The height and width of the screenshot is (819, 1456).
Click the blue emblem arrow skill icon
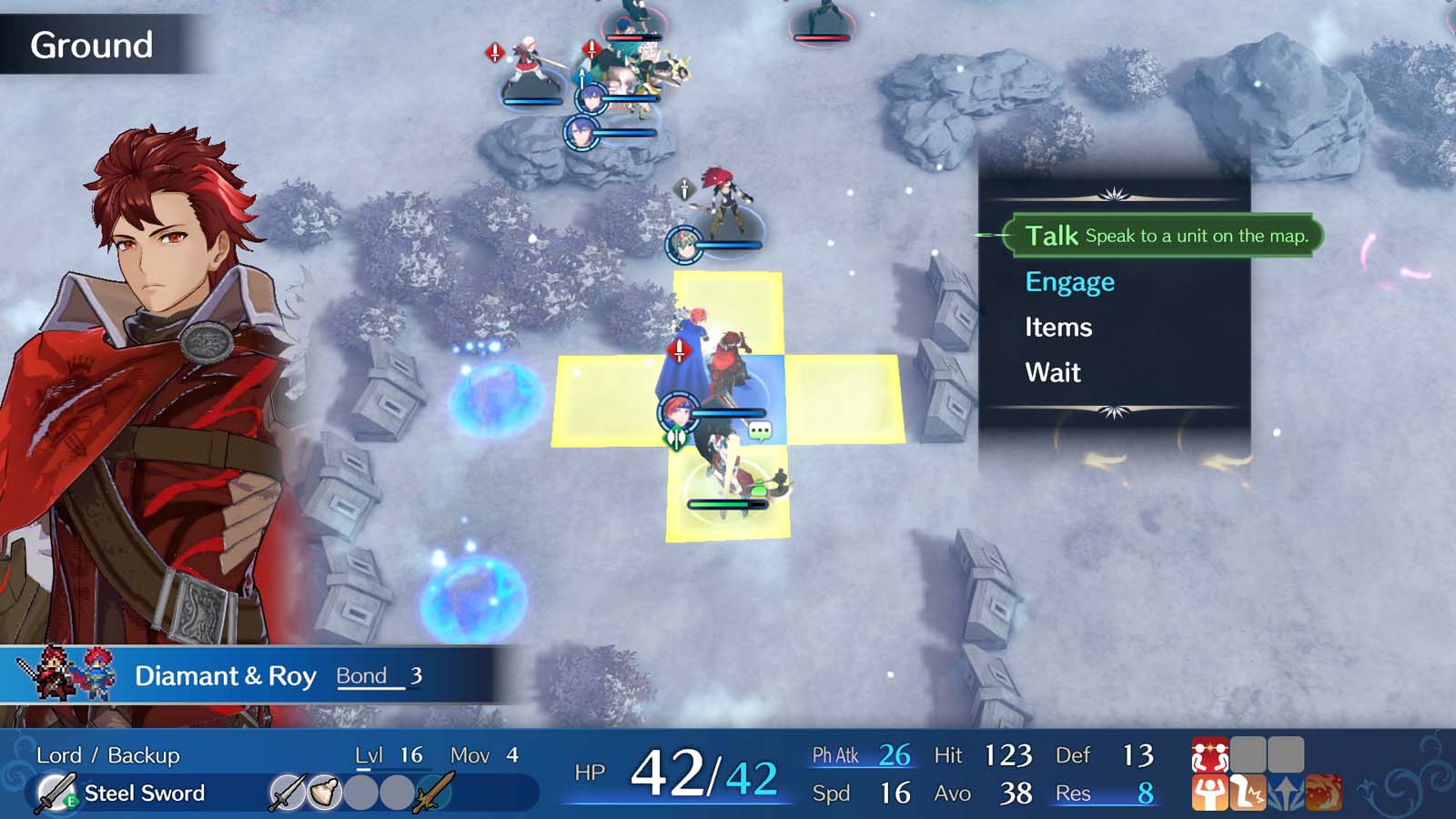(1286, 793)
